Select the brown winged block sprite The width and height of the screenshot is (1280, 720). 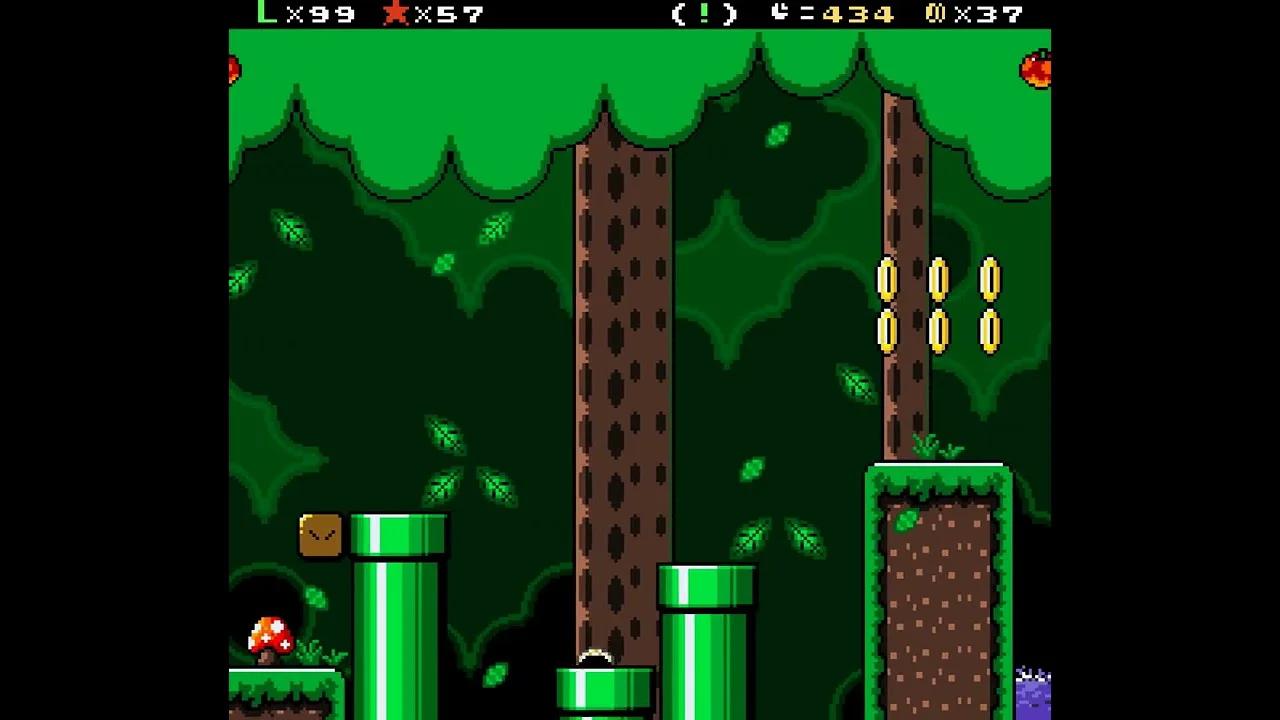tap(320, 534)
